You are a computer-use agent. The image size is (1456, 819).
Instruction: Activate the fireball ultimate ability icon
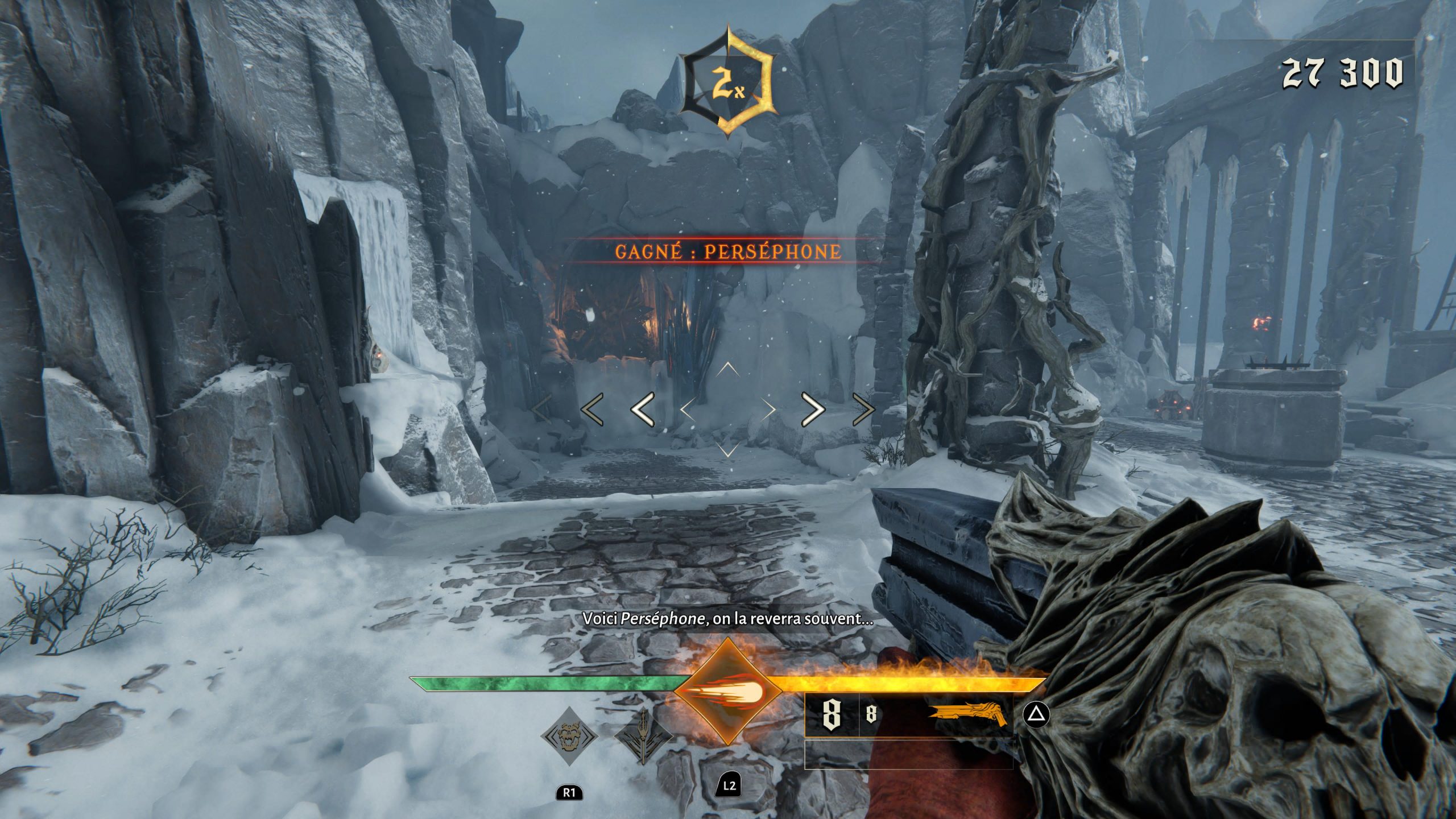(727, 692)
